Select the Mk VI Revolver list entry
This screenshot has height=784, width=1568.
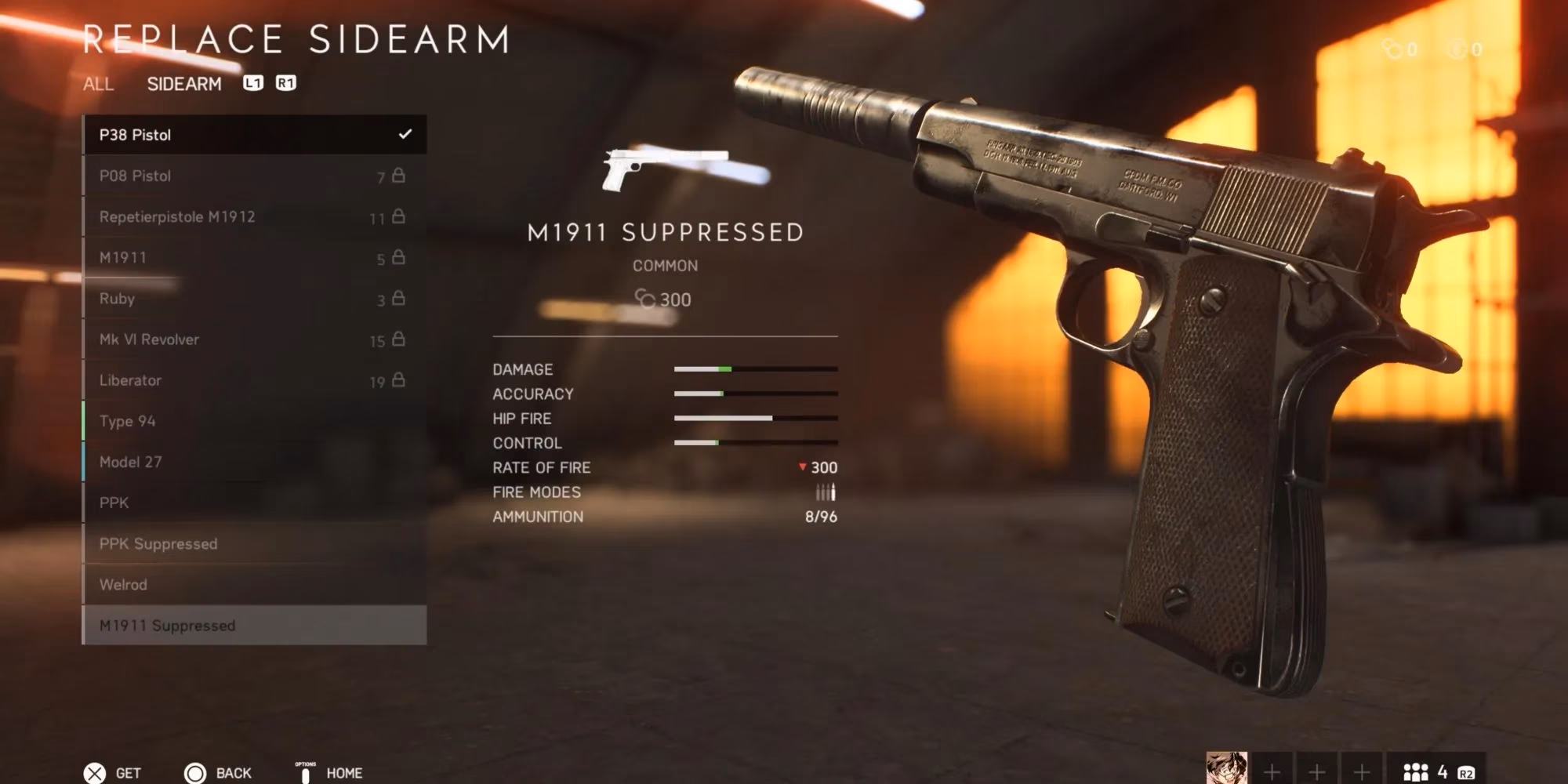[172, 339]
